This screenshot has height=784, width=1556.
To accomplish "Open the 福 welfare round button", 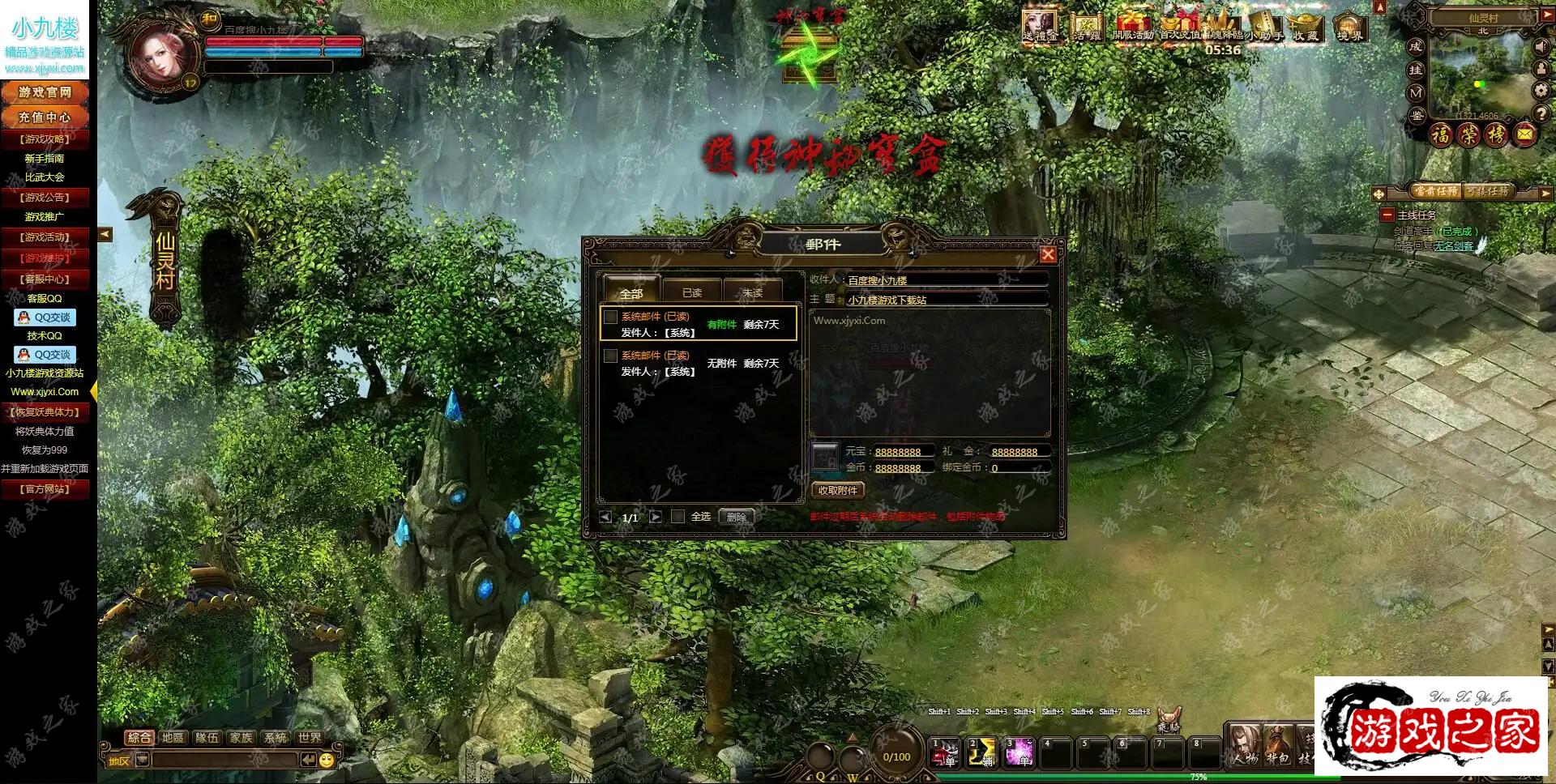I will (x=1441, y=134).
